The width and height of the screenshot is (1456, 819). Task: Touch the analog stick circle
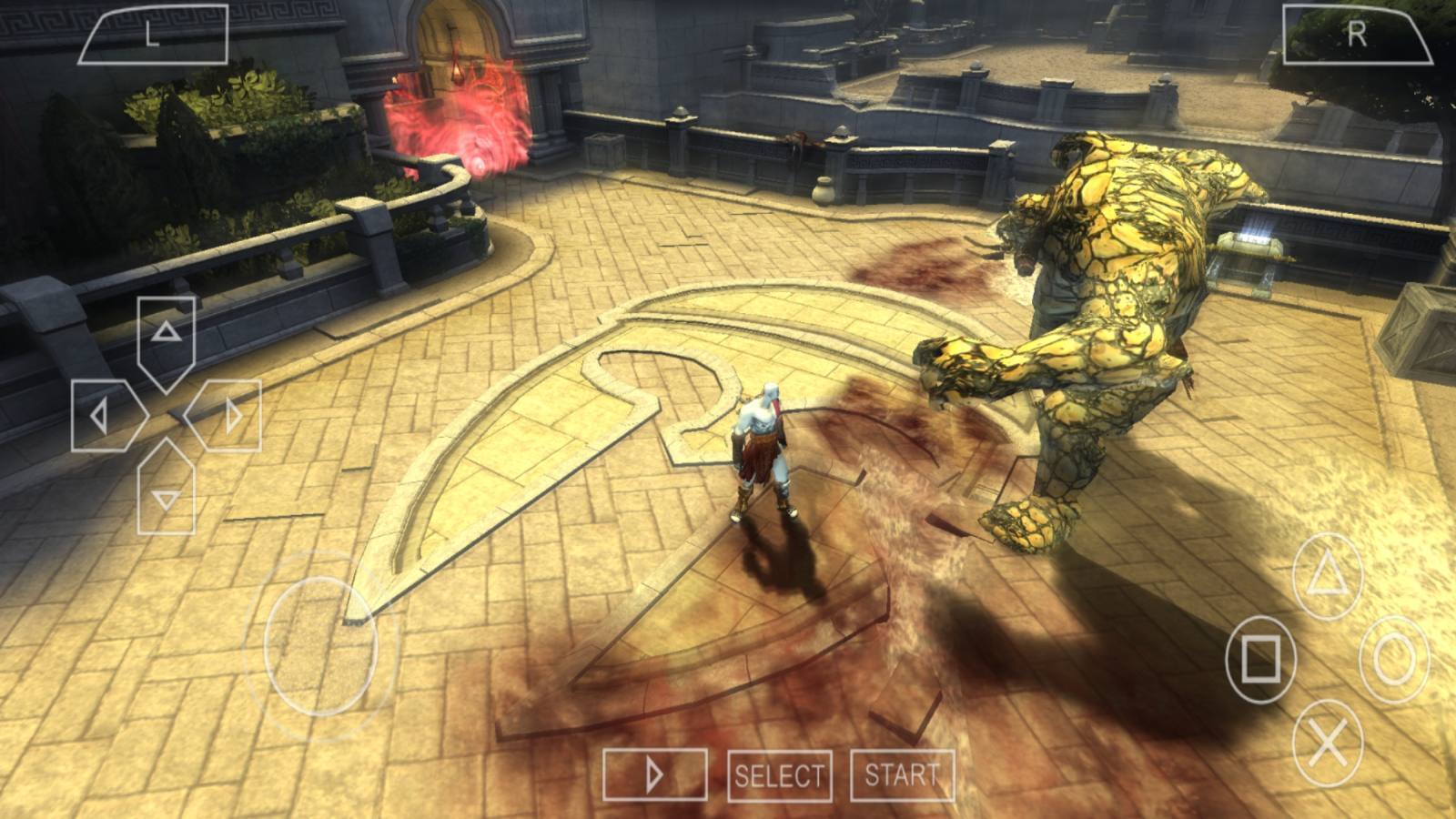coord(320,644)
